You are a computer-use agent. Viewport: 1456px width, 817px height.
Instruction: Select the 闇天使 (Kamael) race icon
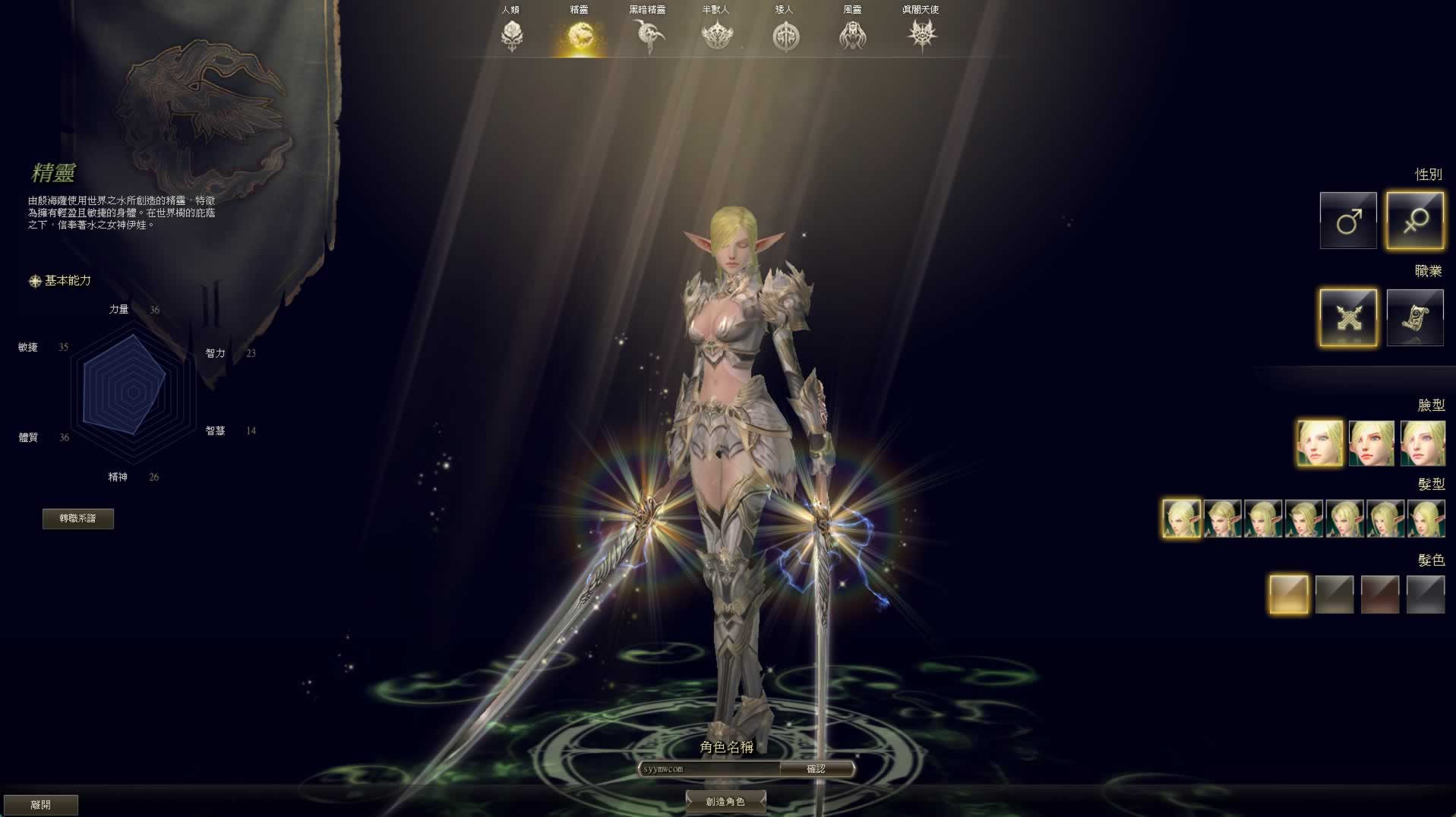921,33
